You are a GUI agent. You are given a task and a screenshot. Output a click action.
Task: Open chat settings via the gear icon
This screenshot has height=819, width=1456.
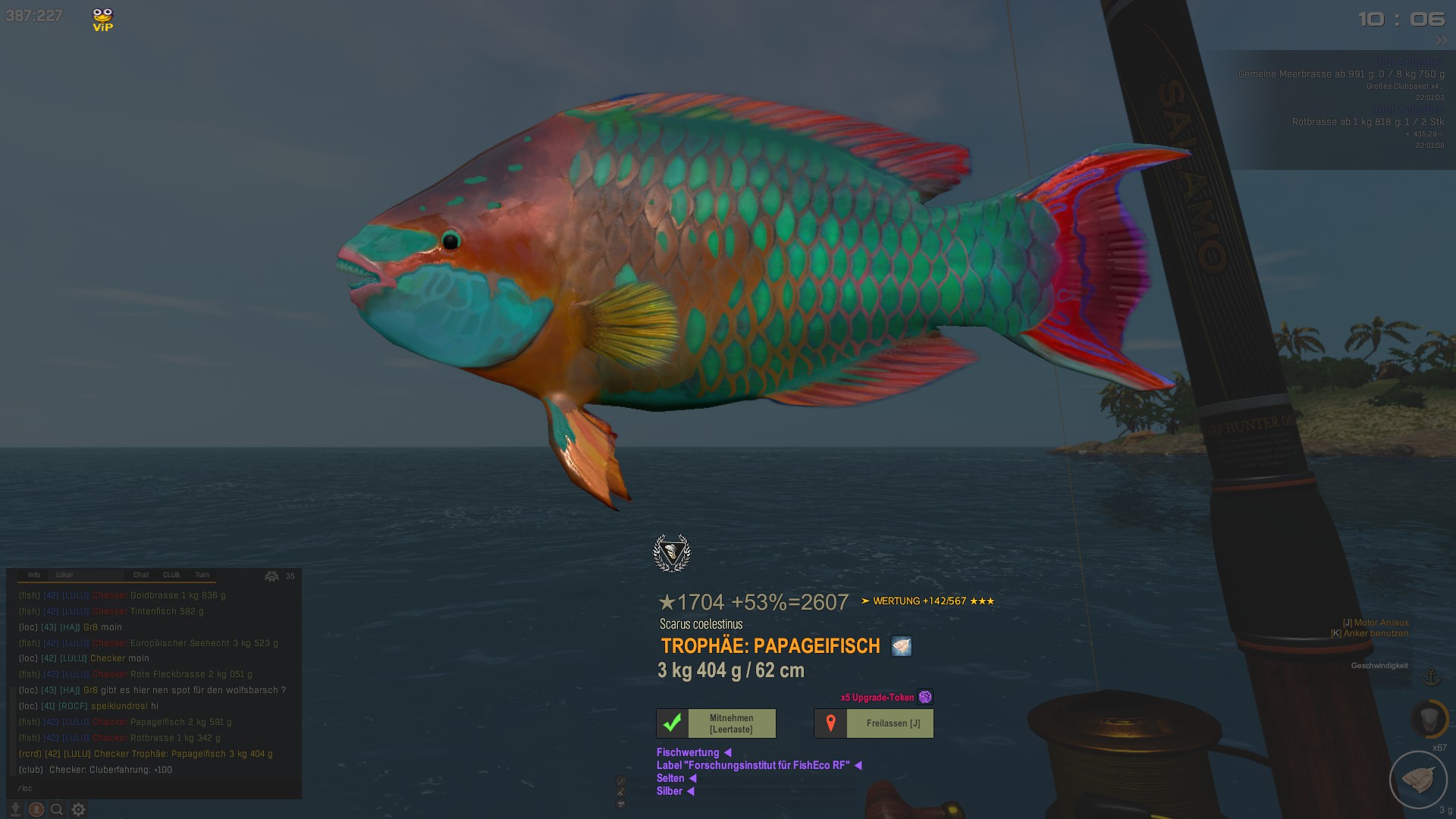[78, 809]
